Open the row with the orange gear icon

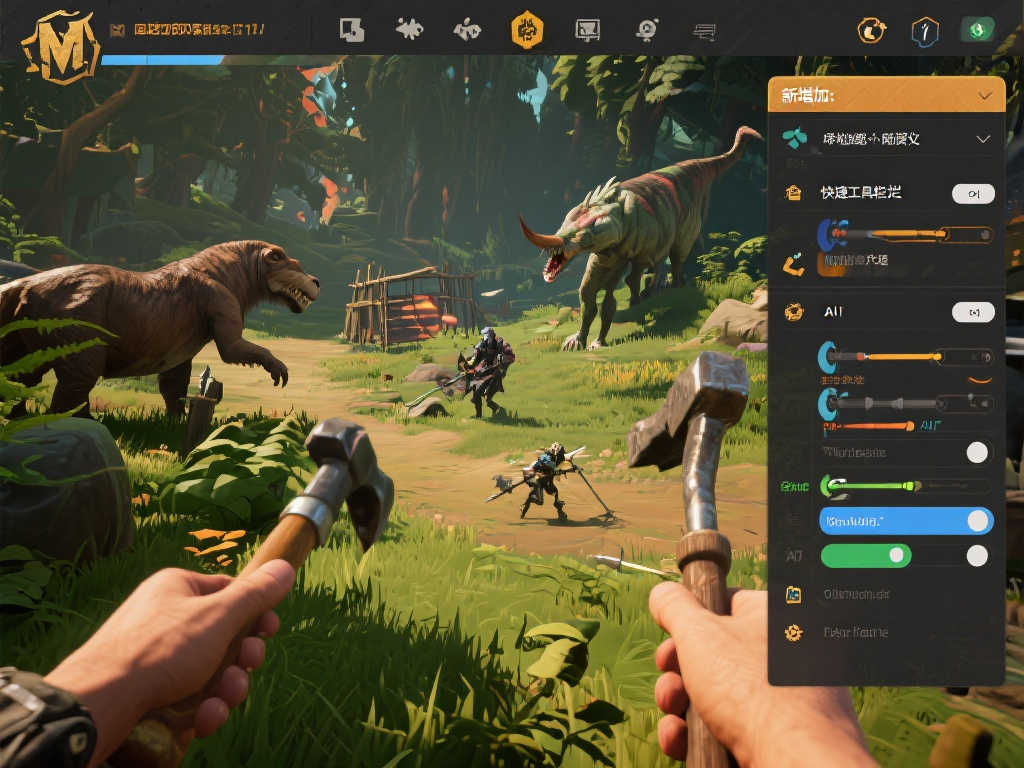[x=856, y=632]
